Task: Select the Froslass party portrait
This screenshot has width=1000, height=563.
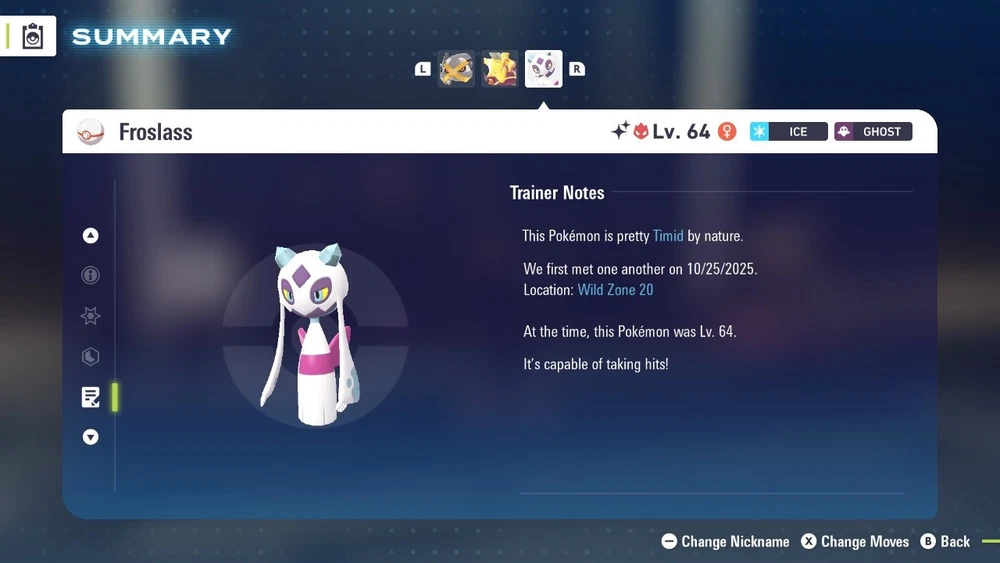Action: coord(544,69)
